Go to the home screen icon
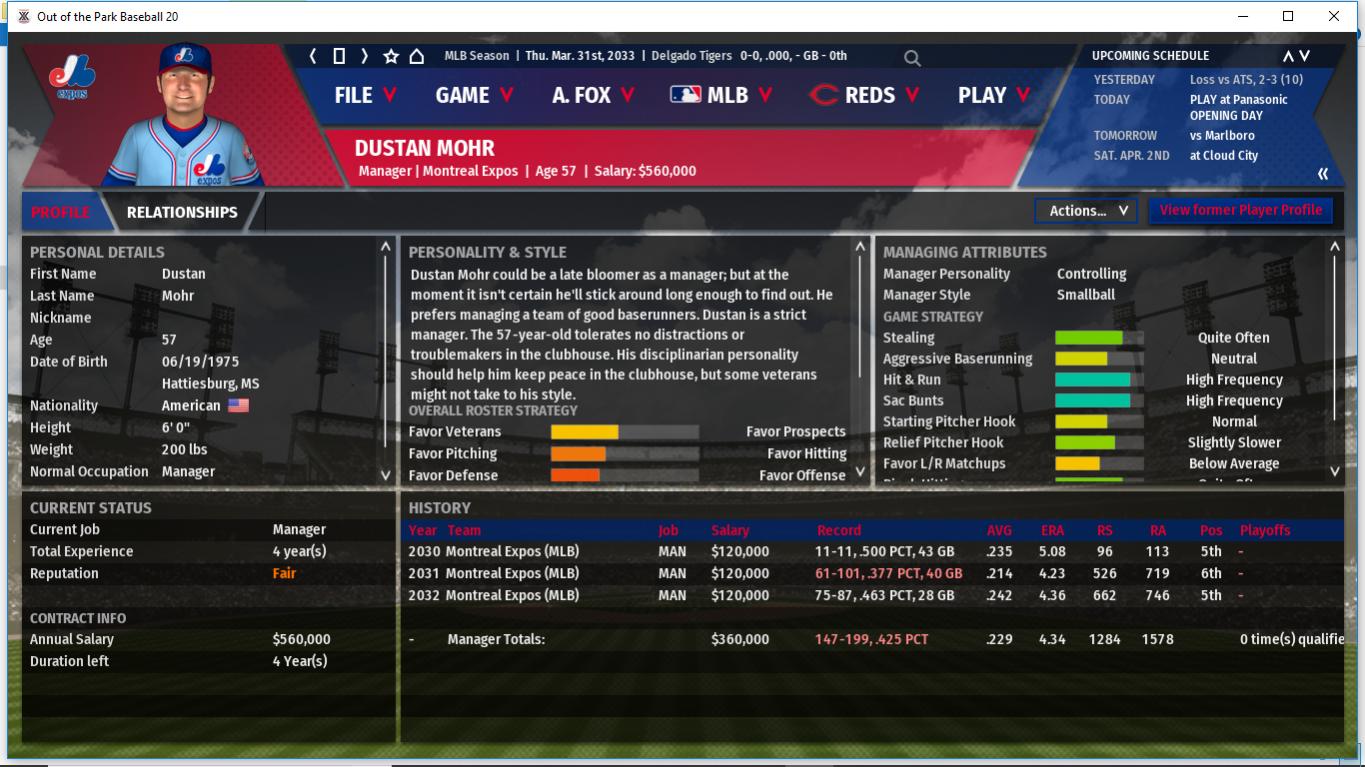Screen dimensions: 1365x767 [417, 56]
